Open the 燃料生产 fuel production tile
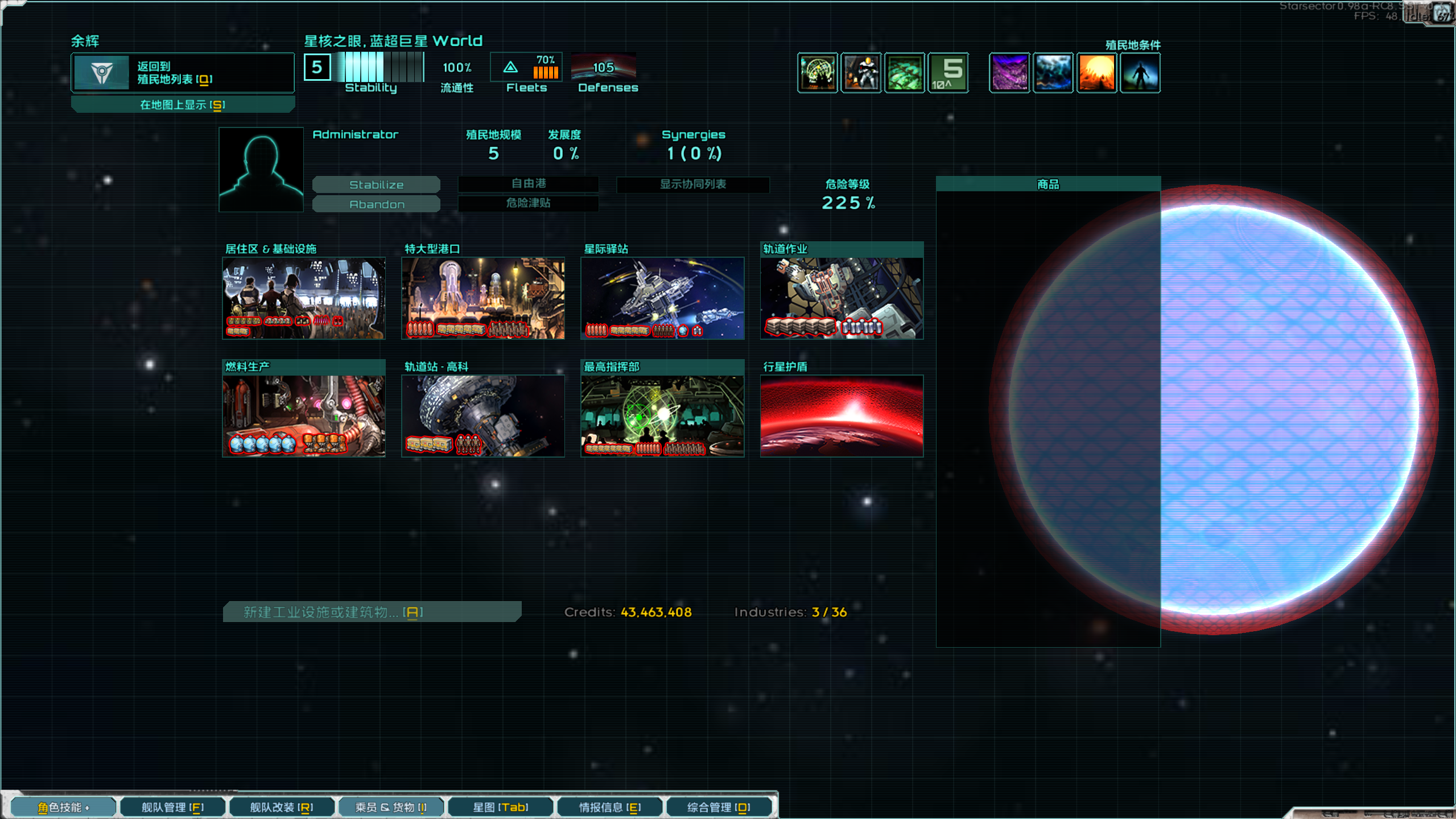The height and width of the screenshot is (819, 1456). pos(303,415)
